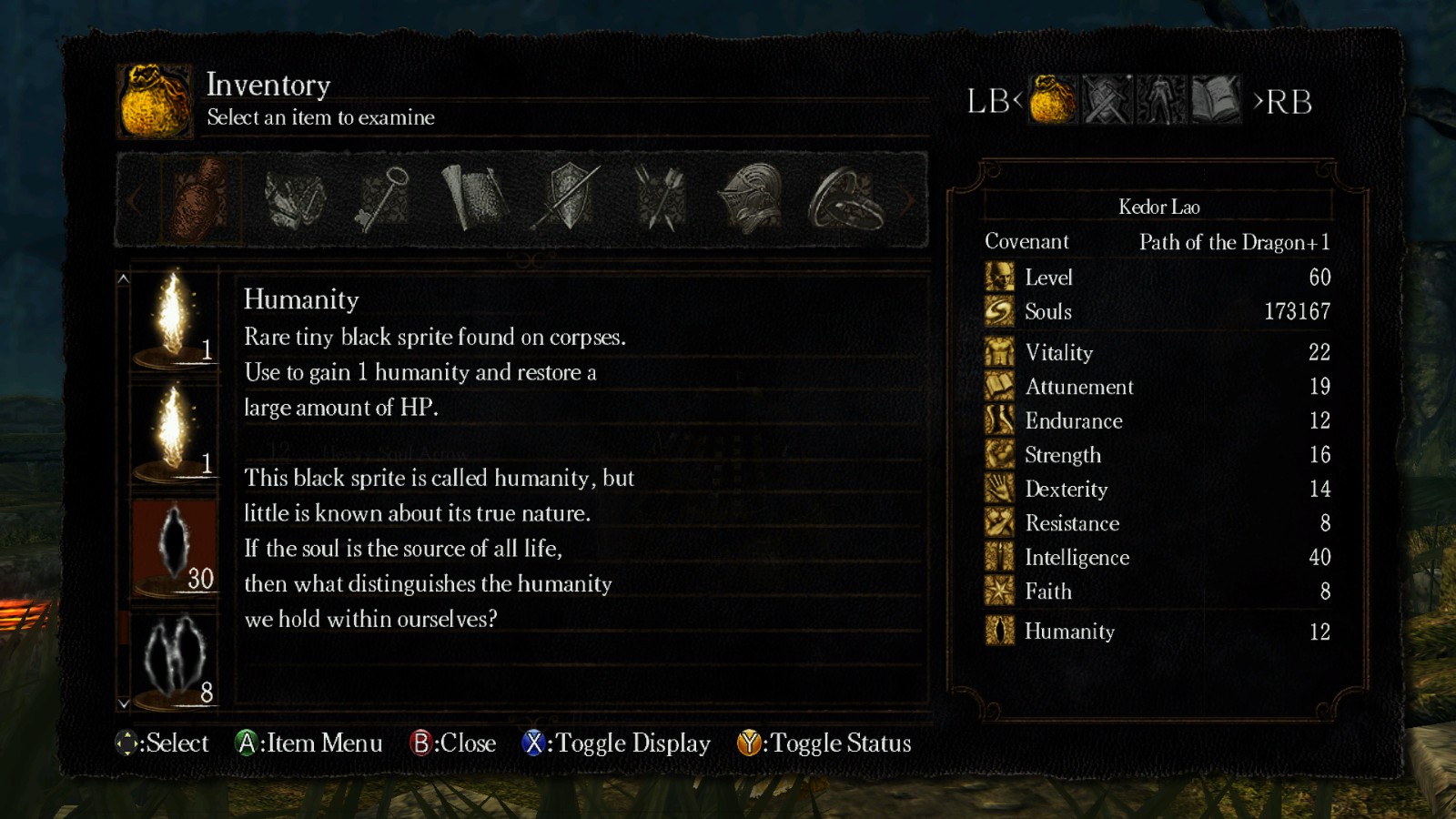The width and height of the screenshot is (1456, 819).
Task: Select the Inventory pouch tab icon
Action: coord(1053,99)
